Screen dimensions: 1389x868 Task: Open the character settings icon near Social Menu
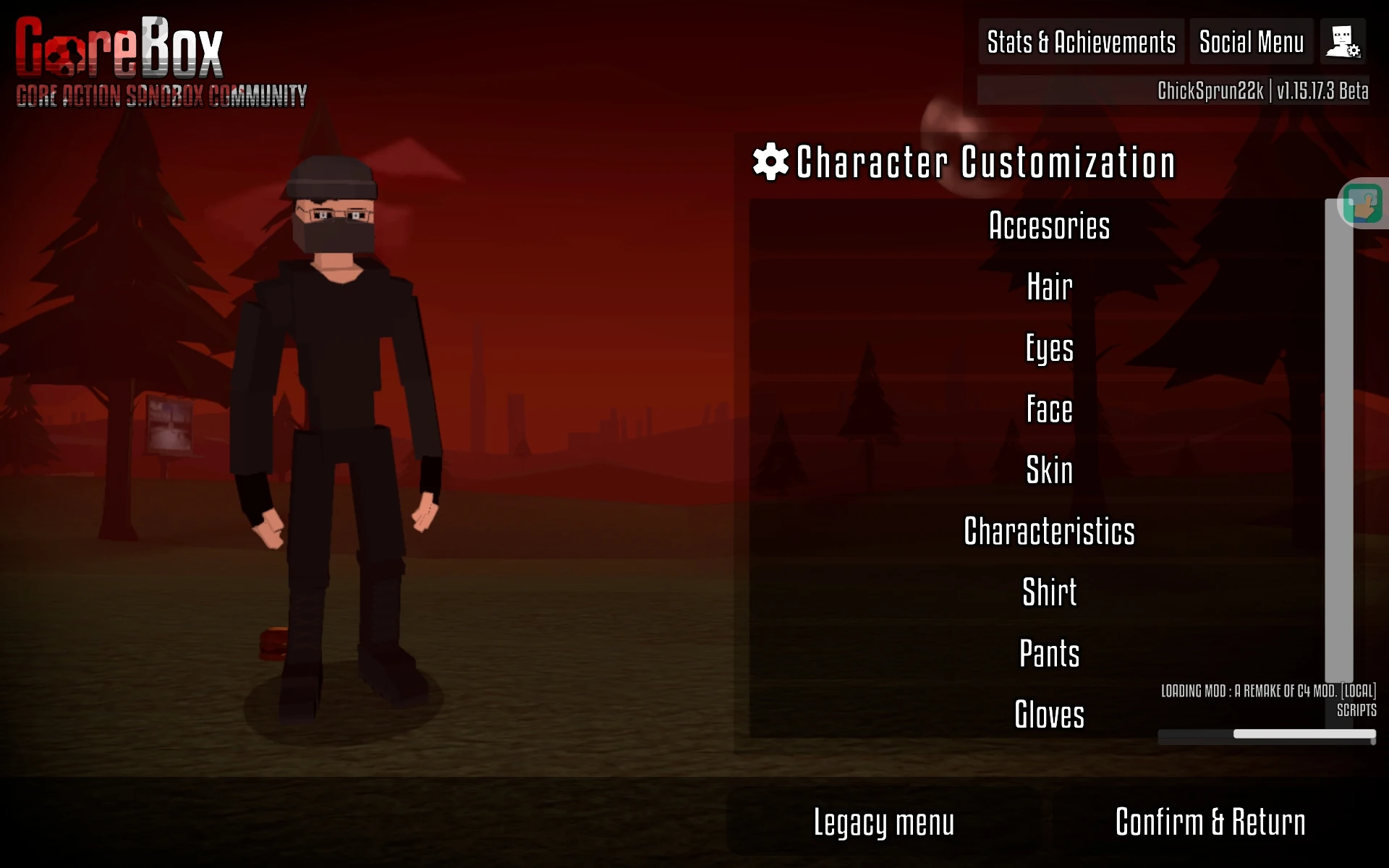pyautogui.click(x=1343, y=42)
